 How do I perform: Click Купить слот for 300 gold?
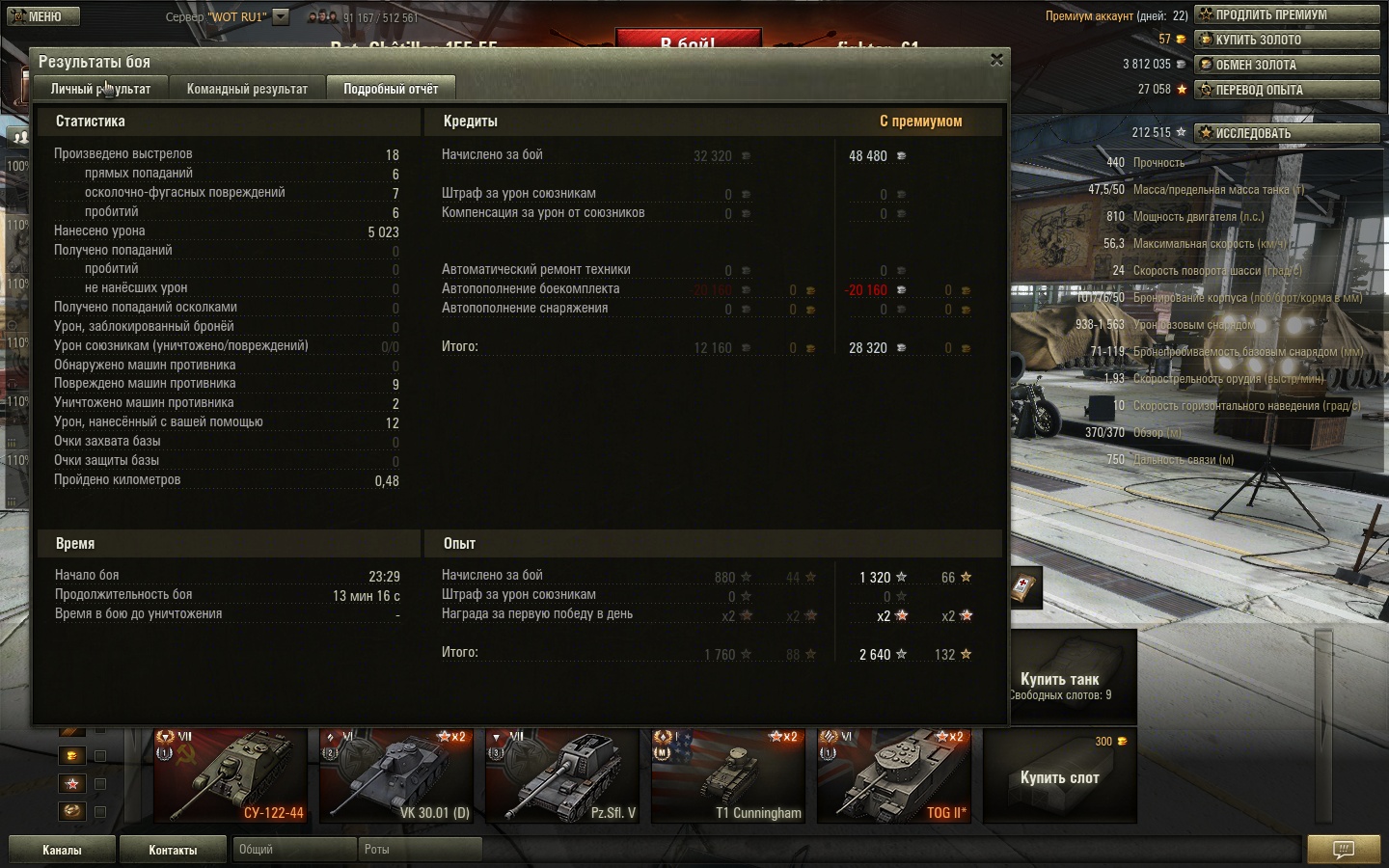click(x=1059, y=776)
